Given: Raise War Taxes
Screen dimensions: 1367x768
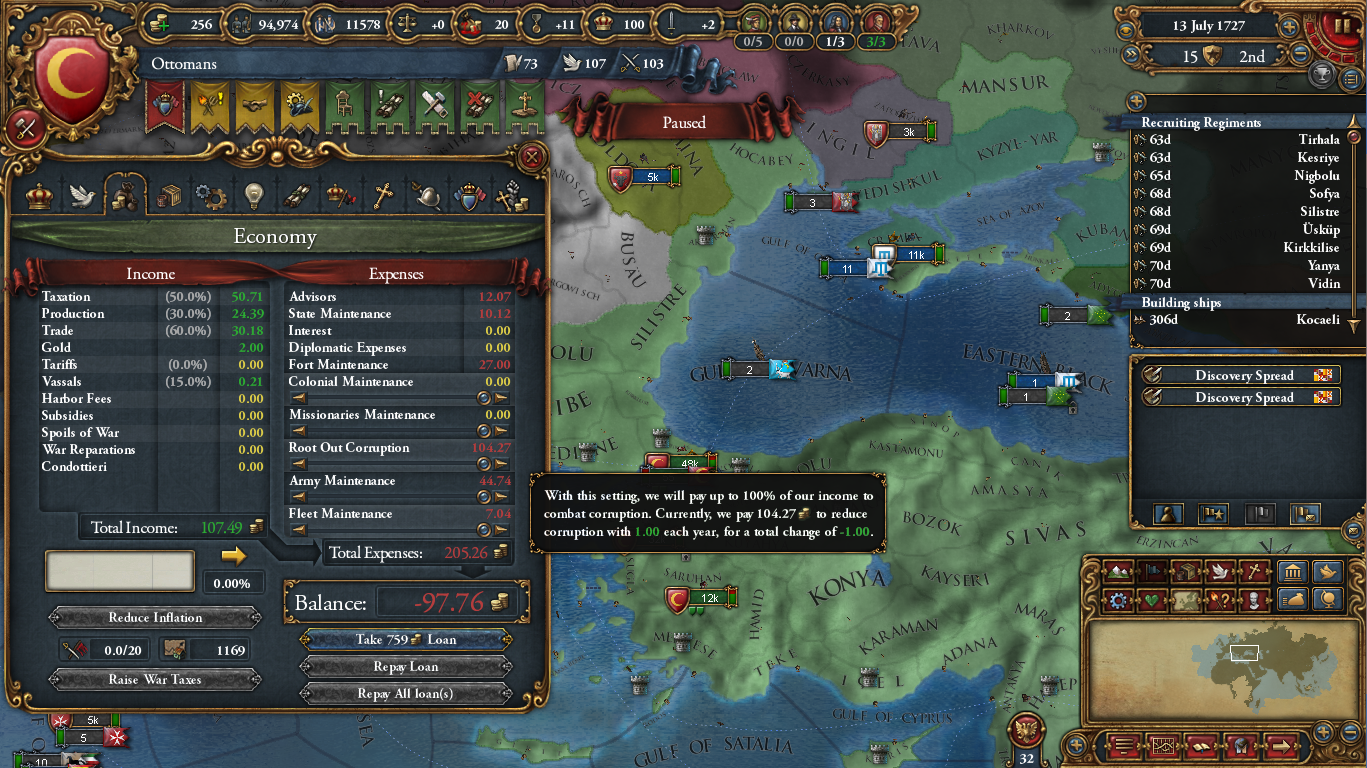Looking at the screenshot, I should [155, 680].
